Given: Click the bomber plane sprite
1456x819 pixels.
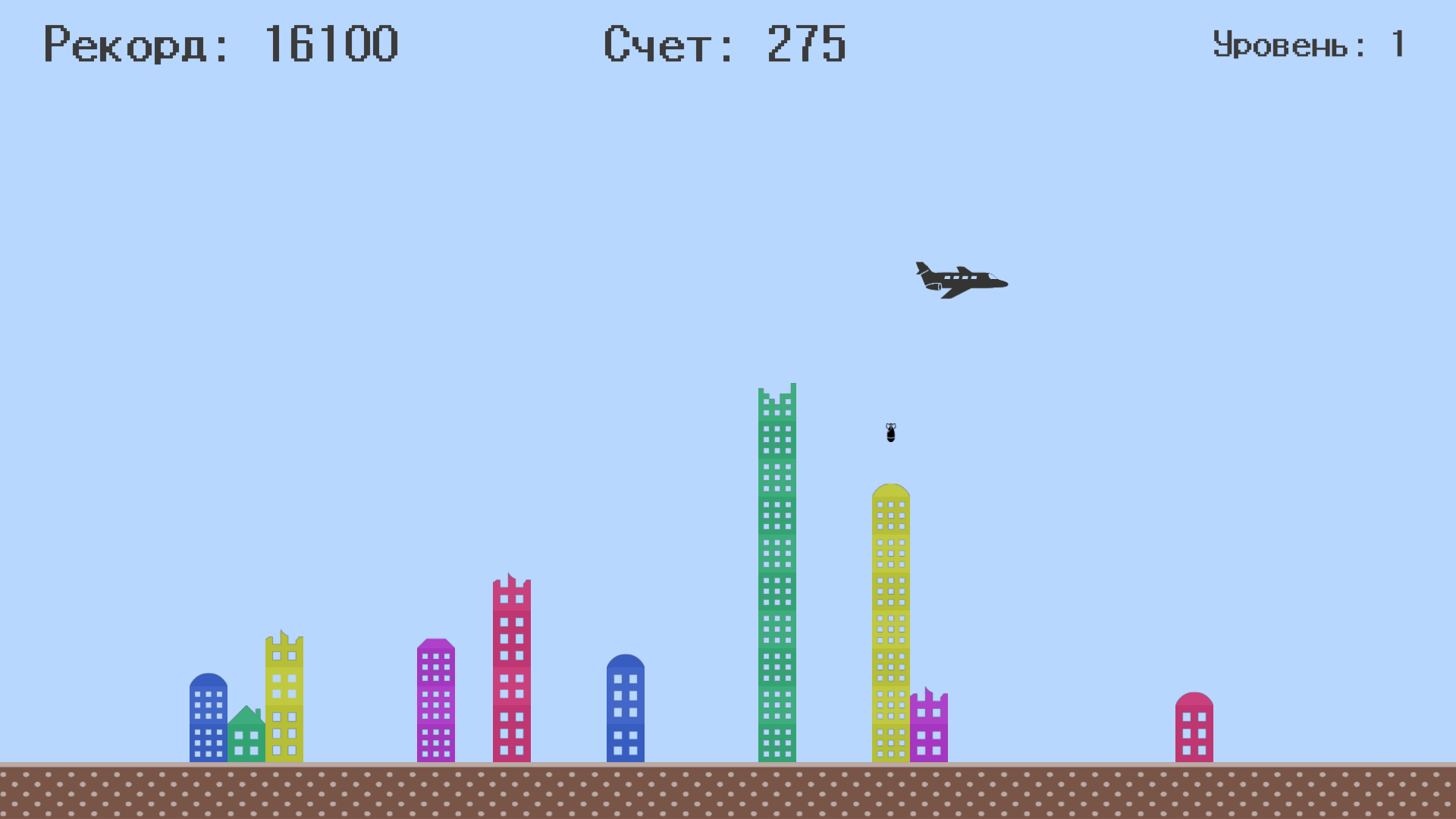Looking at the screenshot, I should 959,281.
